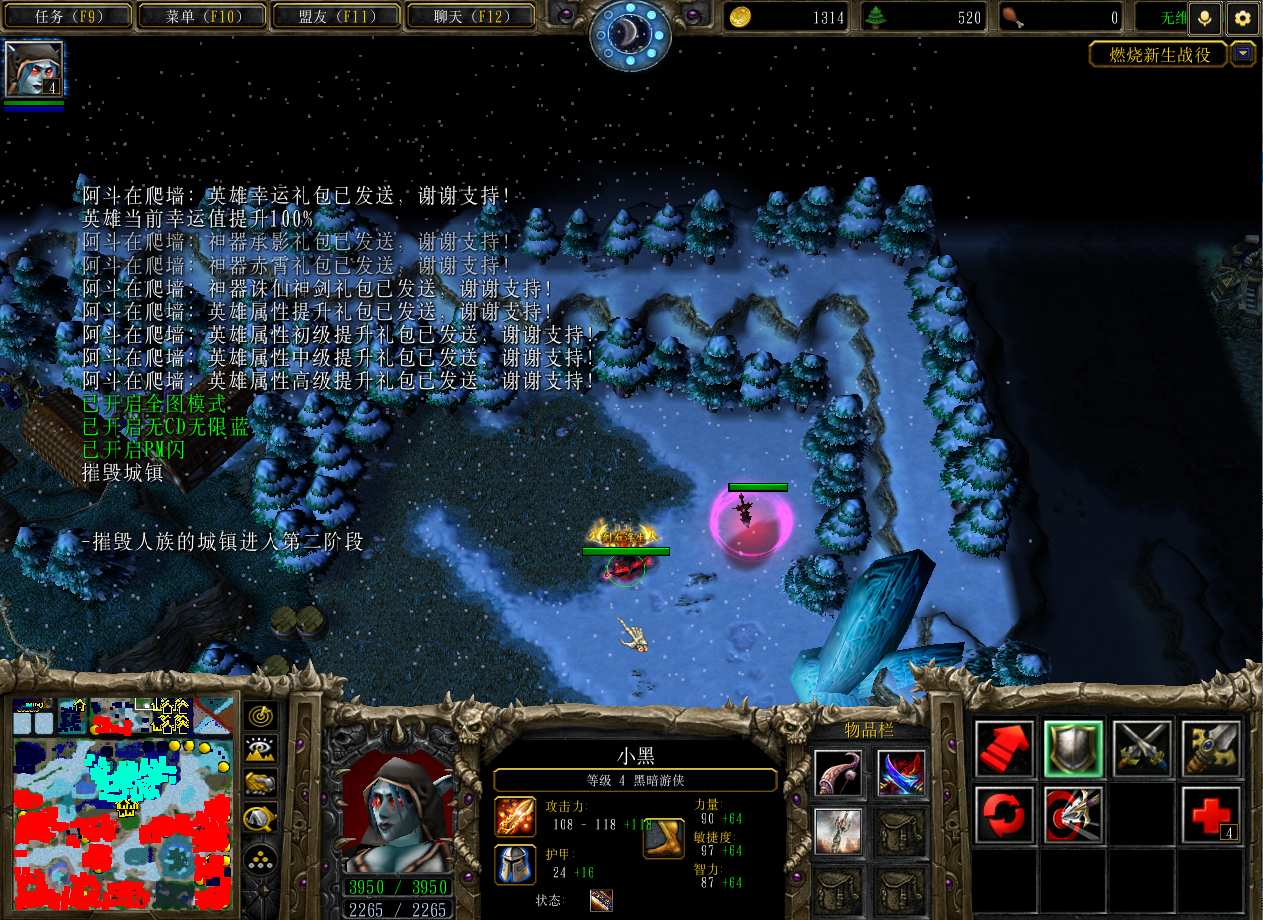This screenshot has width=1263, height=920.
Task: Activate the shield Hold Position command
Action: [1073, 748]
